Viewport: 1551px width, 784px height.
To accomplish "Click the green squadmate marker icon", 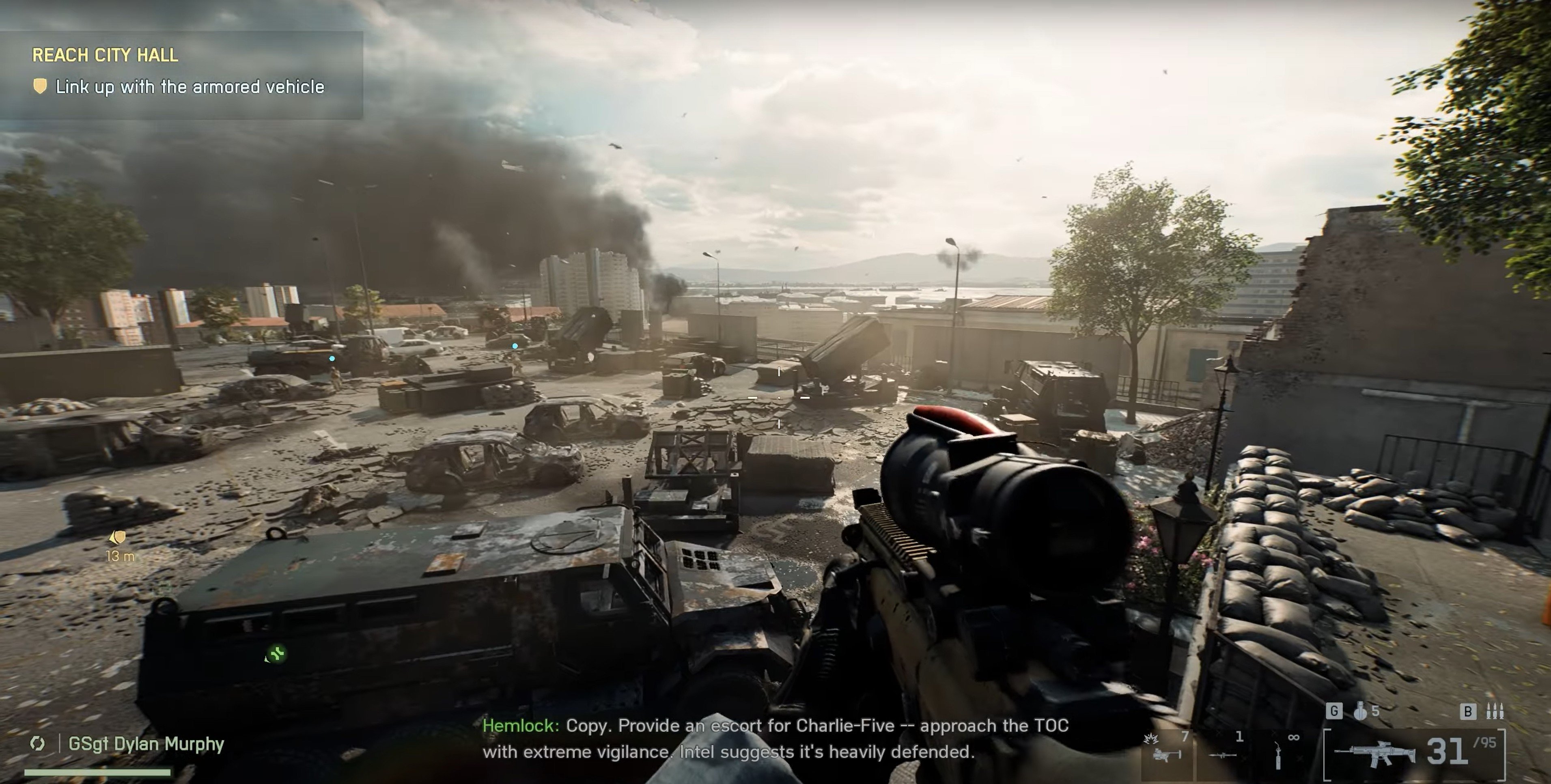I will [x=276, y=653].
